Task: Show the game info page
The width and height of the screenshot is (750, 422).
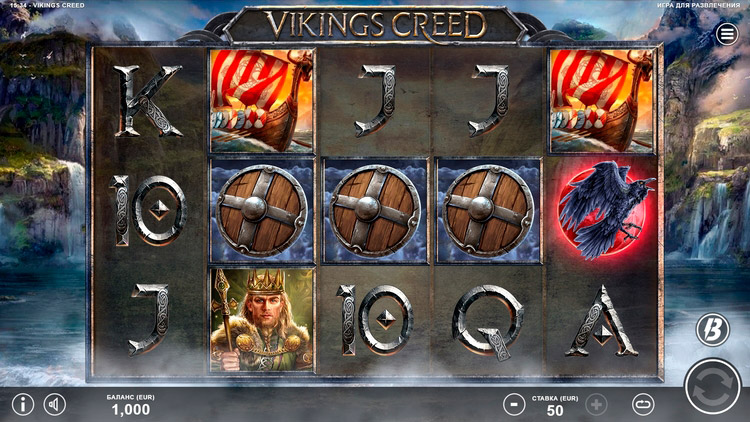Action: point(22,405)
